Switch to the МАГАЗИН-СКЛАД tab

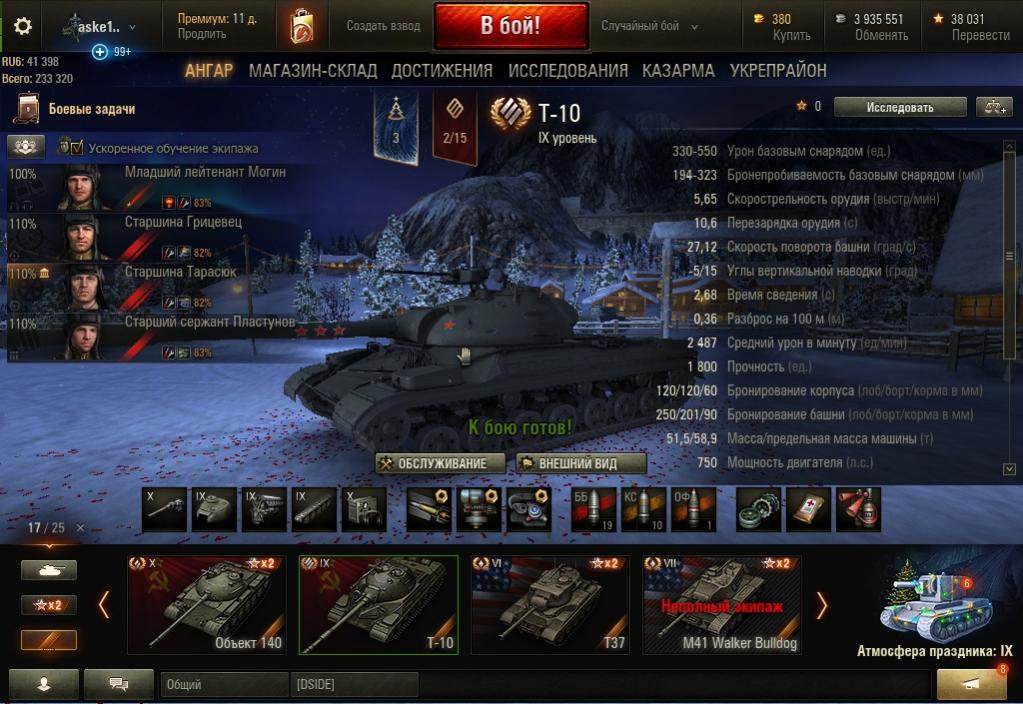coord(313,71)
